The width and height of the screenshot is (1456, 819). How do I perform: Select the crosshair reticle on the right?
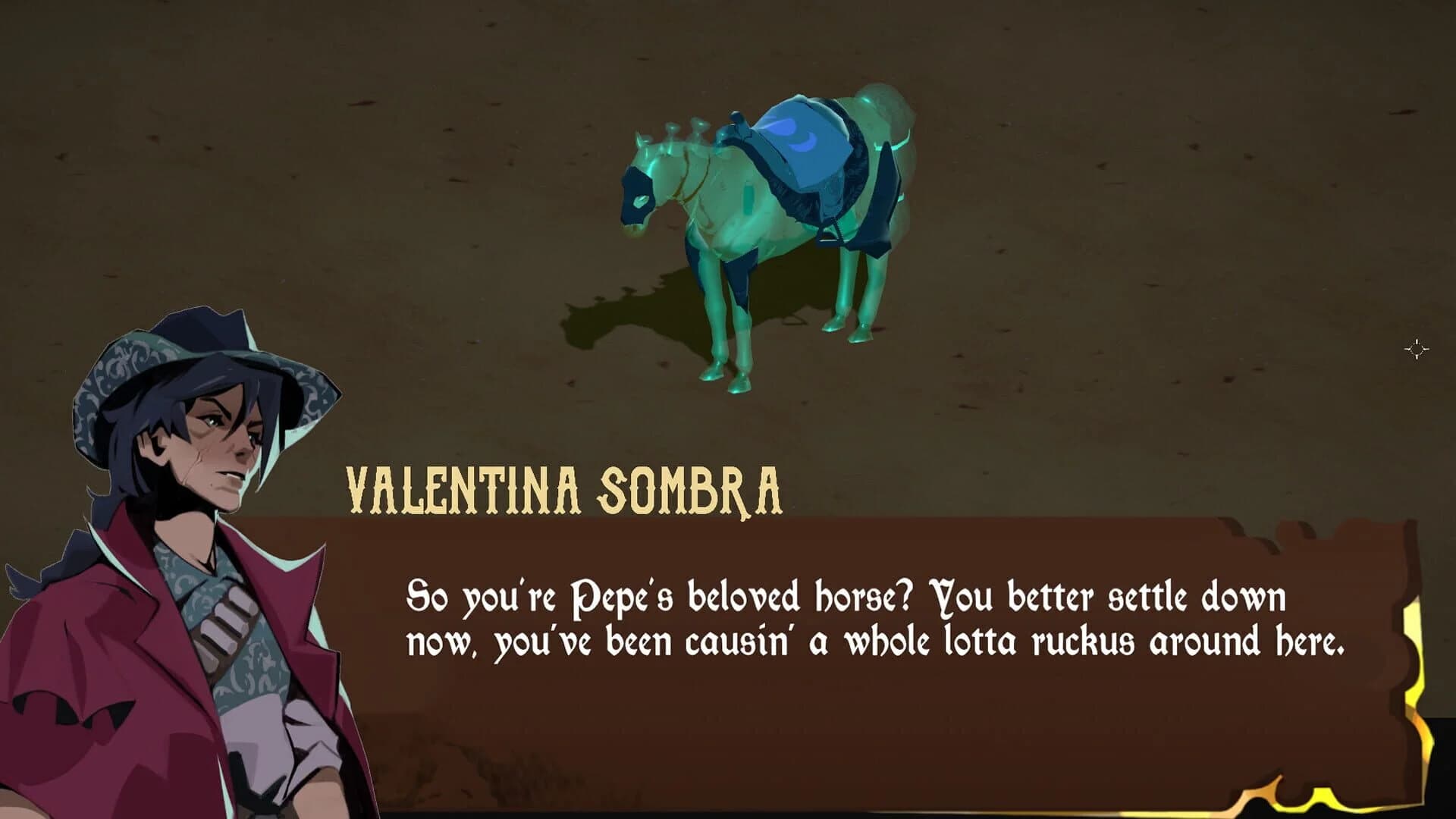click(x=1417, y=349)
